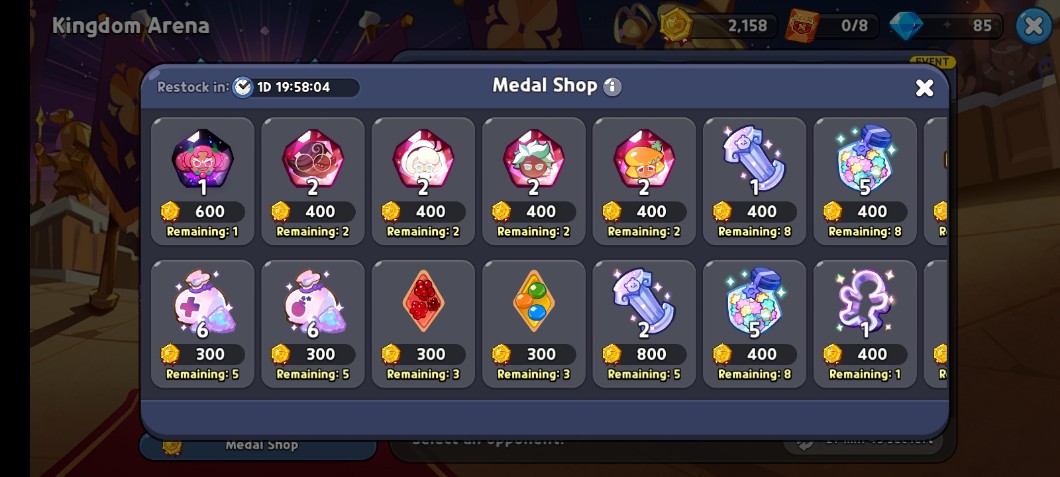Purchase the potion bag with plus symbol

(203, 323)
